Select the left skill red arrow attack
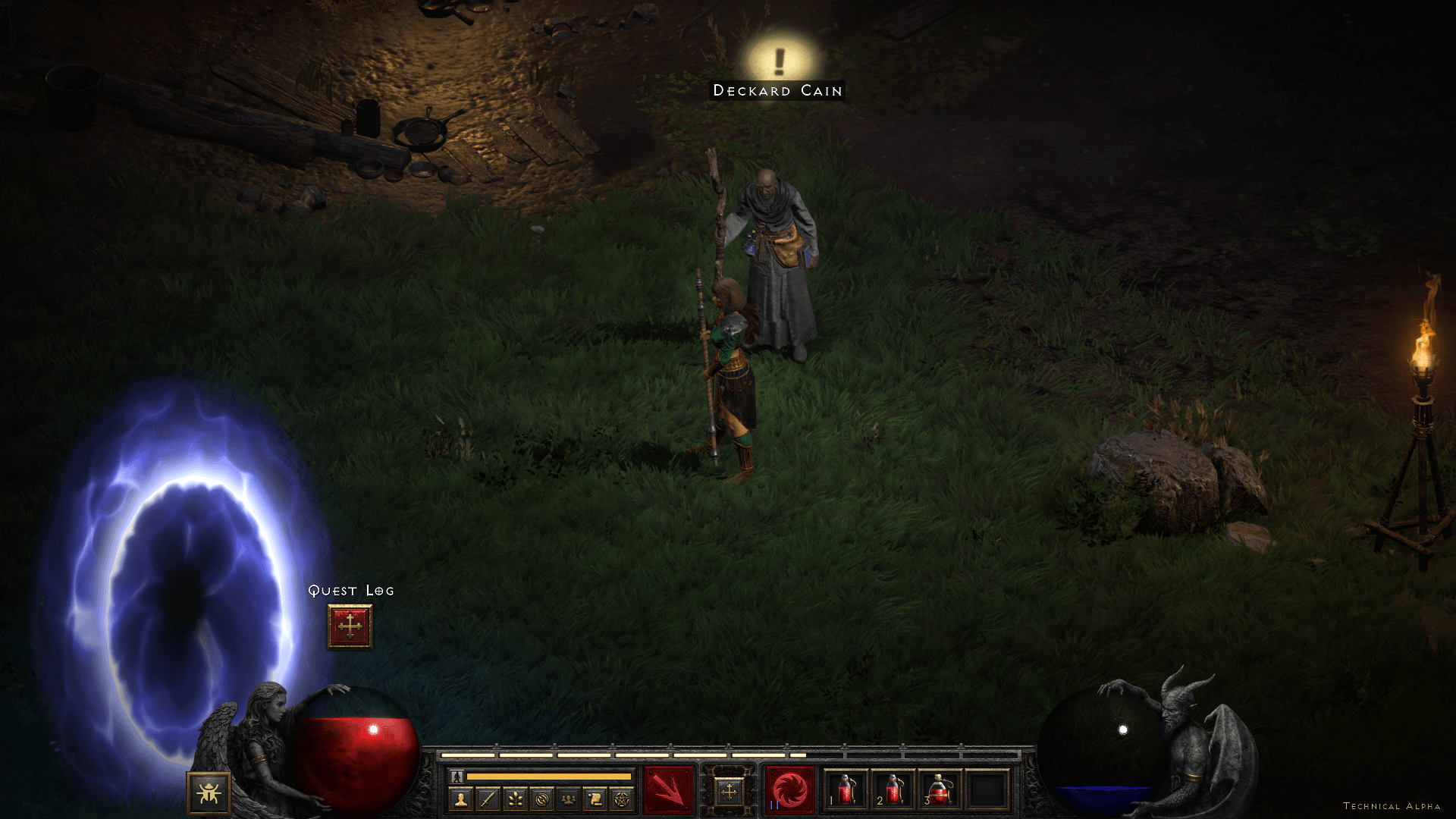Viewport: 1456px width, 819px height. 668,791
